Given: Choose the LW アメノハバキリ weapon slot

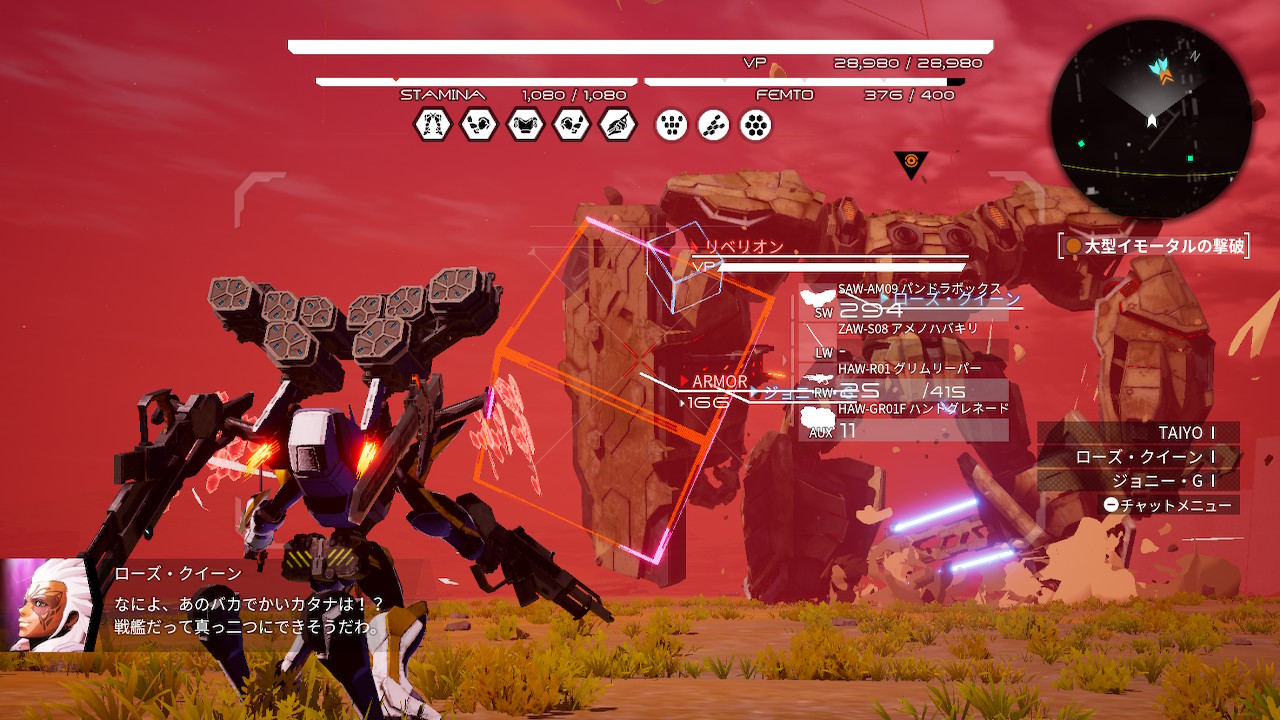Looking at the screenshot, I should (x=905, y=341).
